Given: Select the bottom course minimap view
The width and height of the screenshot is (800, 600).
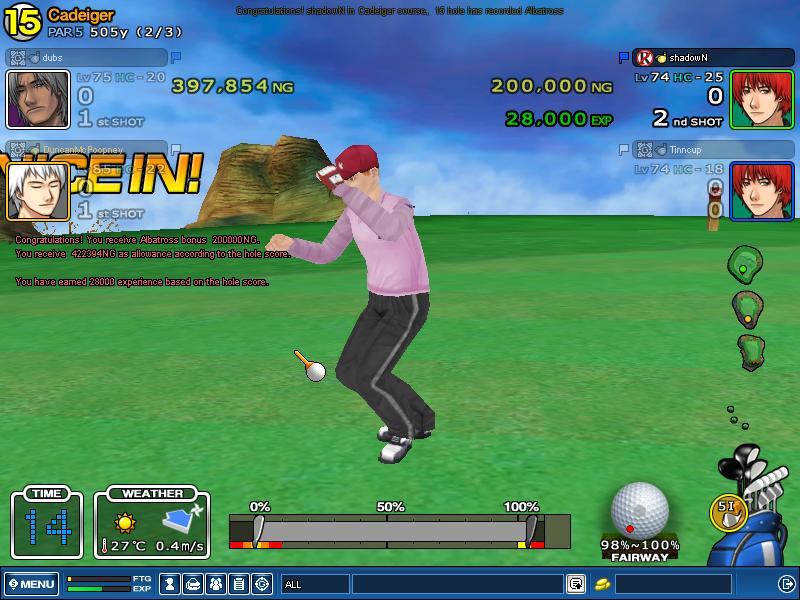Looking at the screenshot, I should (x=750, y=350).
